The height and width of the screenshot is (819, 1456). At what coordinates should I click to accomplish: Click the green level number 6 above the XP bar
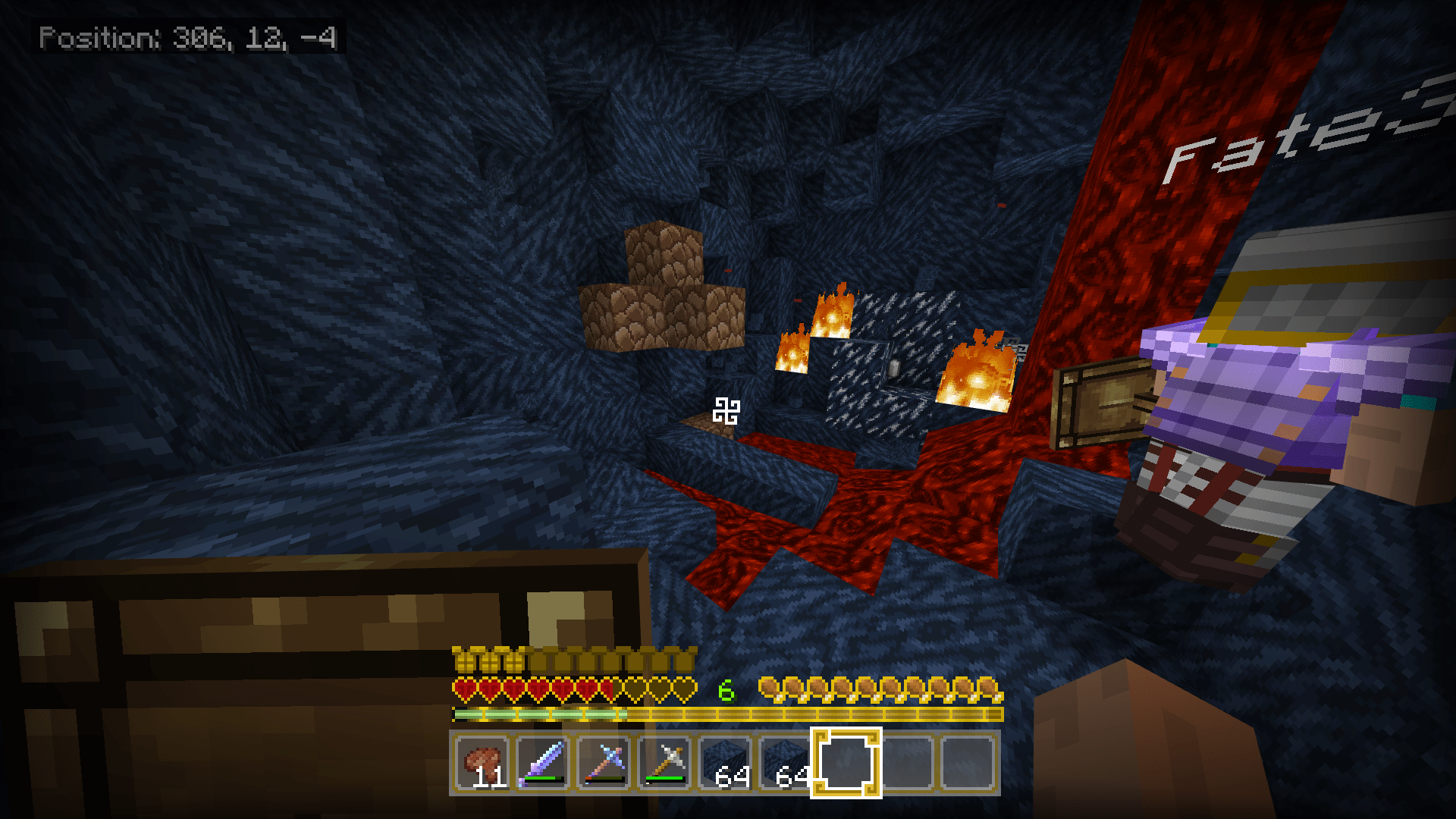[726, 690]
